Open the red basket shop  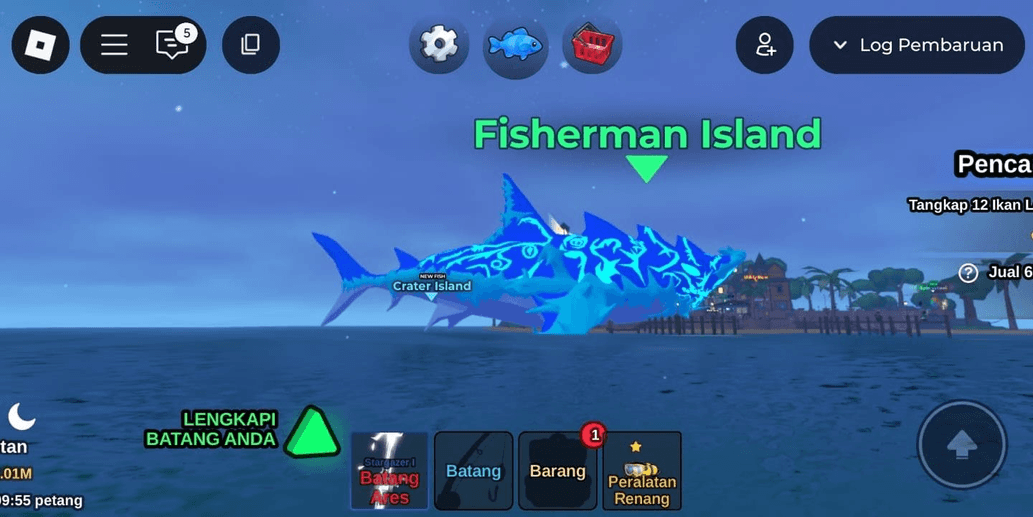pyautogui.click(x=592, y=45)
